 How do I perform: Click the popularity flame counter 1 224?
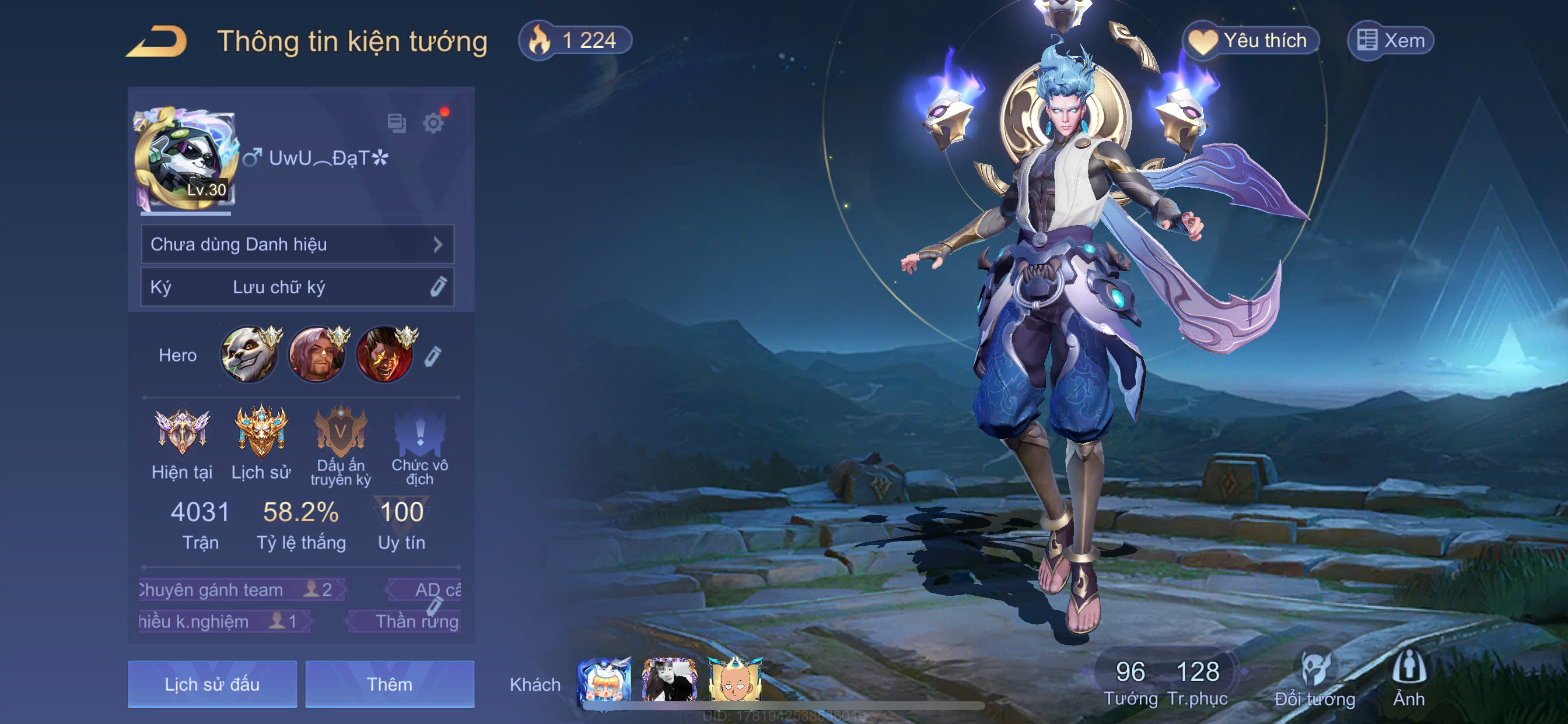point(575,41)
